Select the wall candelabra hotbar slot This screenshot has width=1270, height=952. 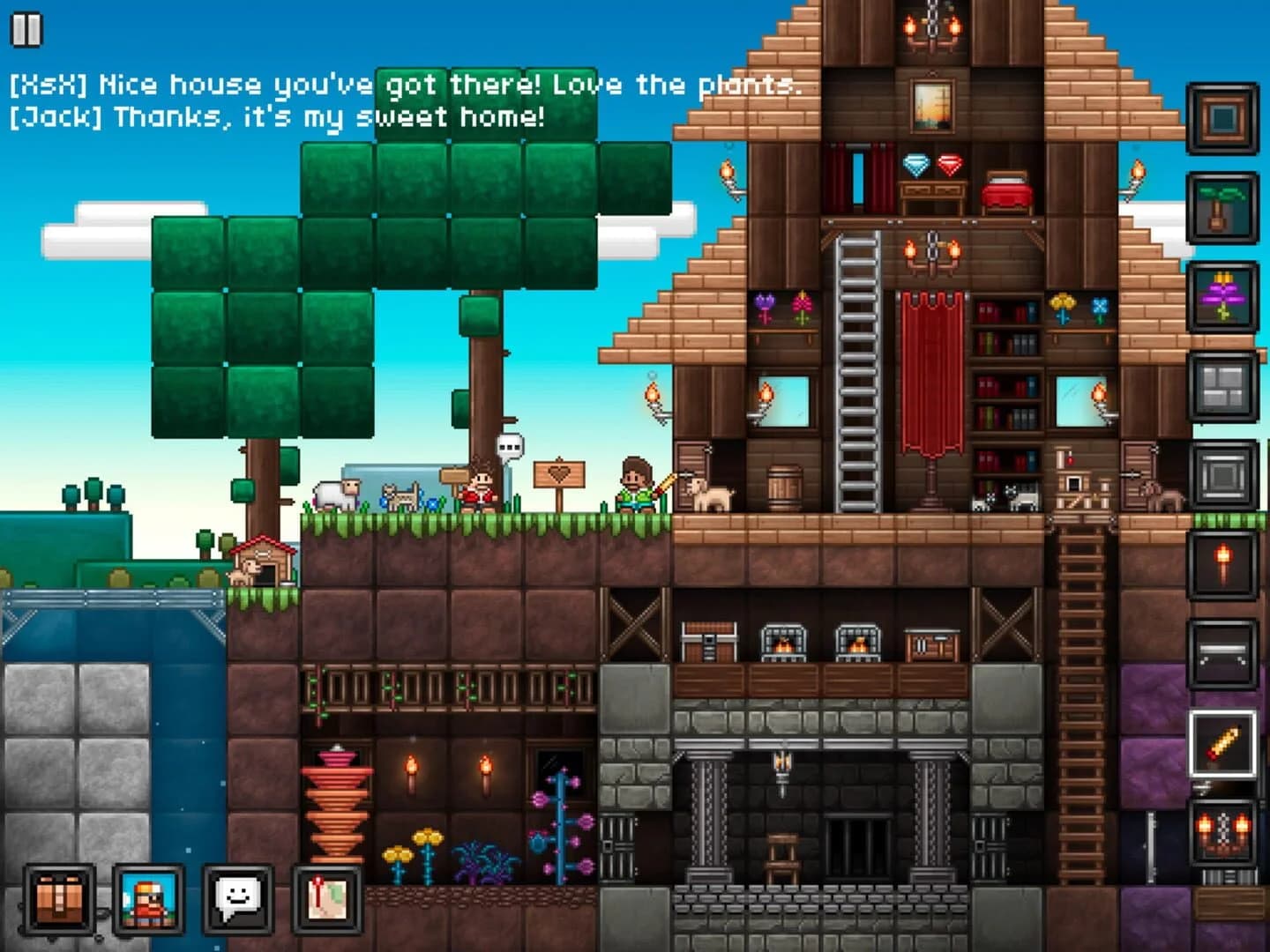click(1222, 833)
